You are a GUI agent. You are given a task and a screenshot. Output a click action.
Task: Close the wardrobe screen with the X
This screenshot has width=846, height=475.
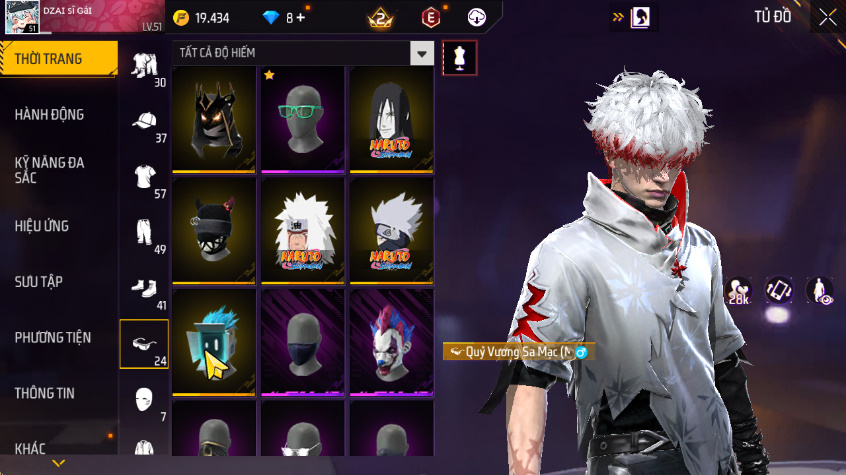[827, 17]
